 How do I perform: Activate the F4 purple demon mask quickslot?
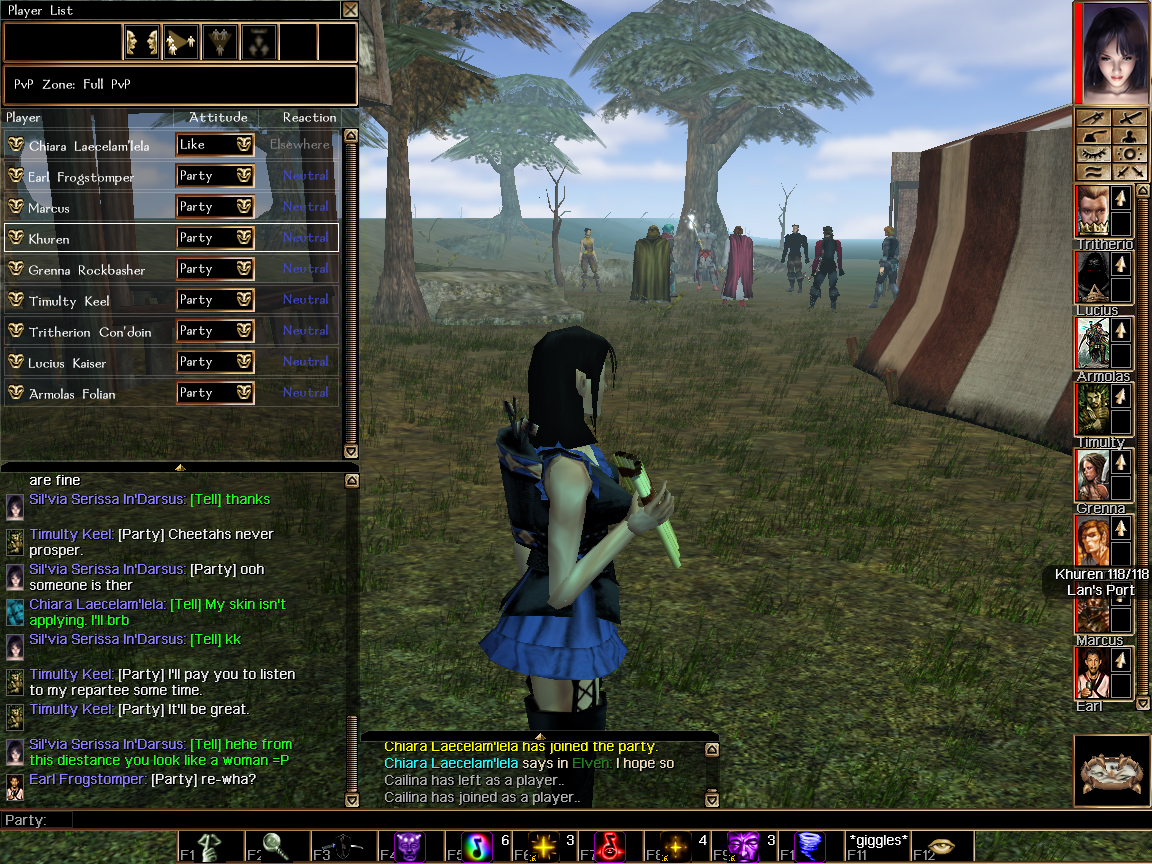click(409, 847)
